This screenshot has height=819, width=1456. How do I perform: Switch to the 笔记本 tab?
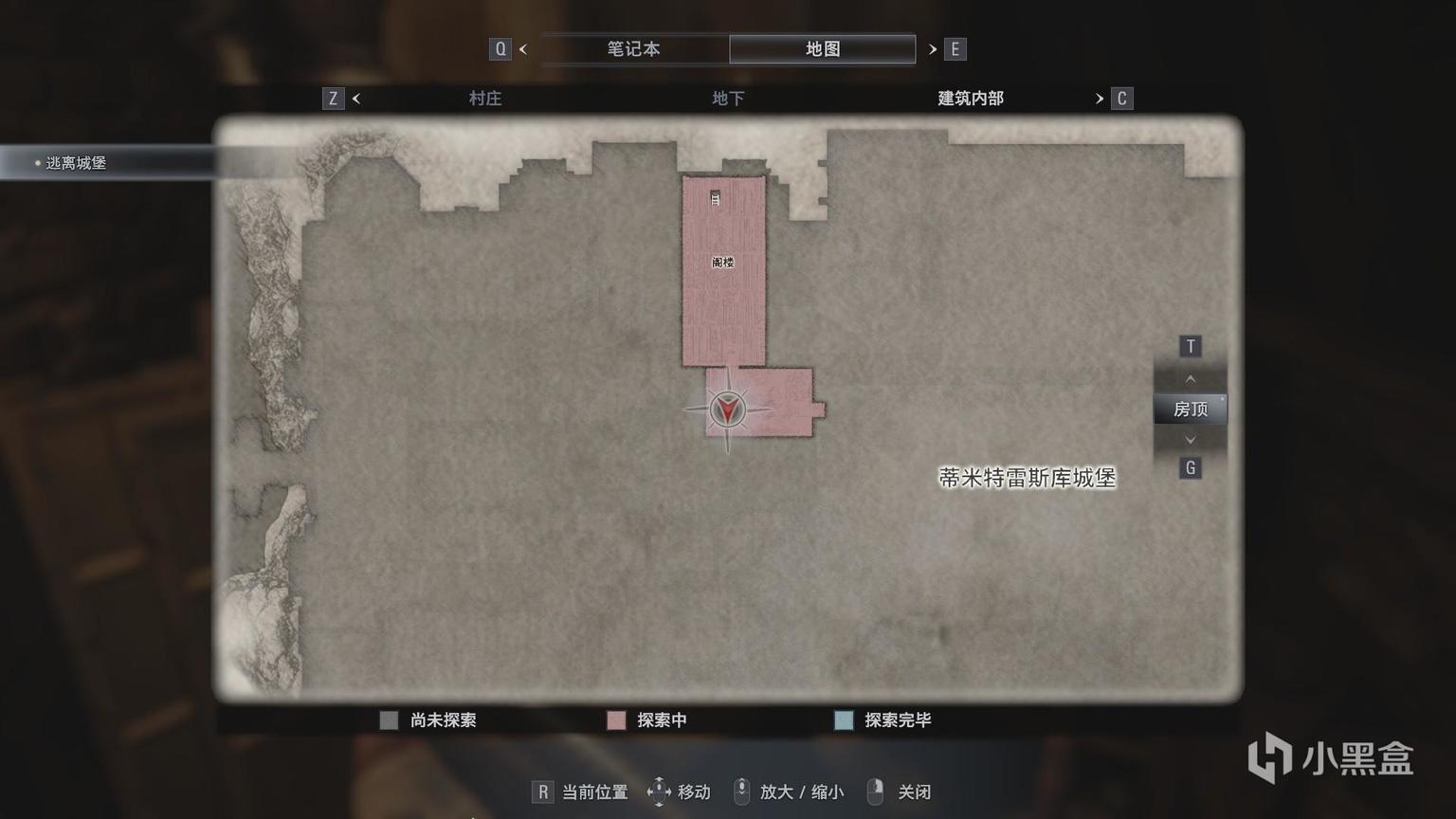[x=633, y=49]
